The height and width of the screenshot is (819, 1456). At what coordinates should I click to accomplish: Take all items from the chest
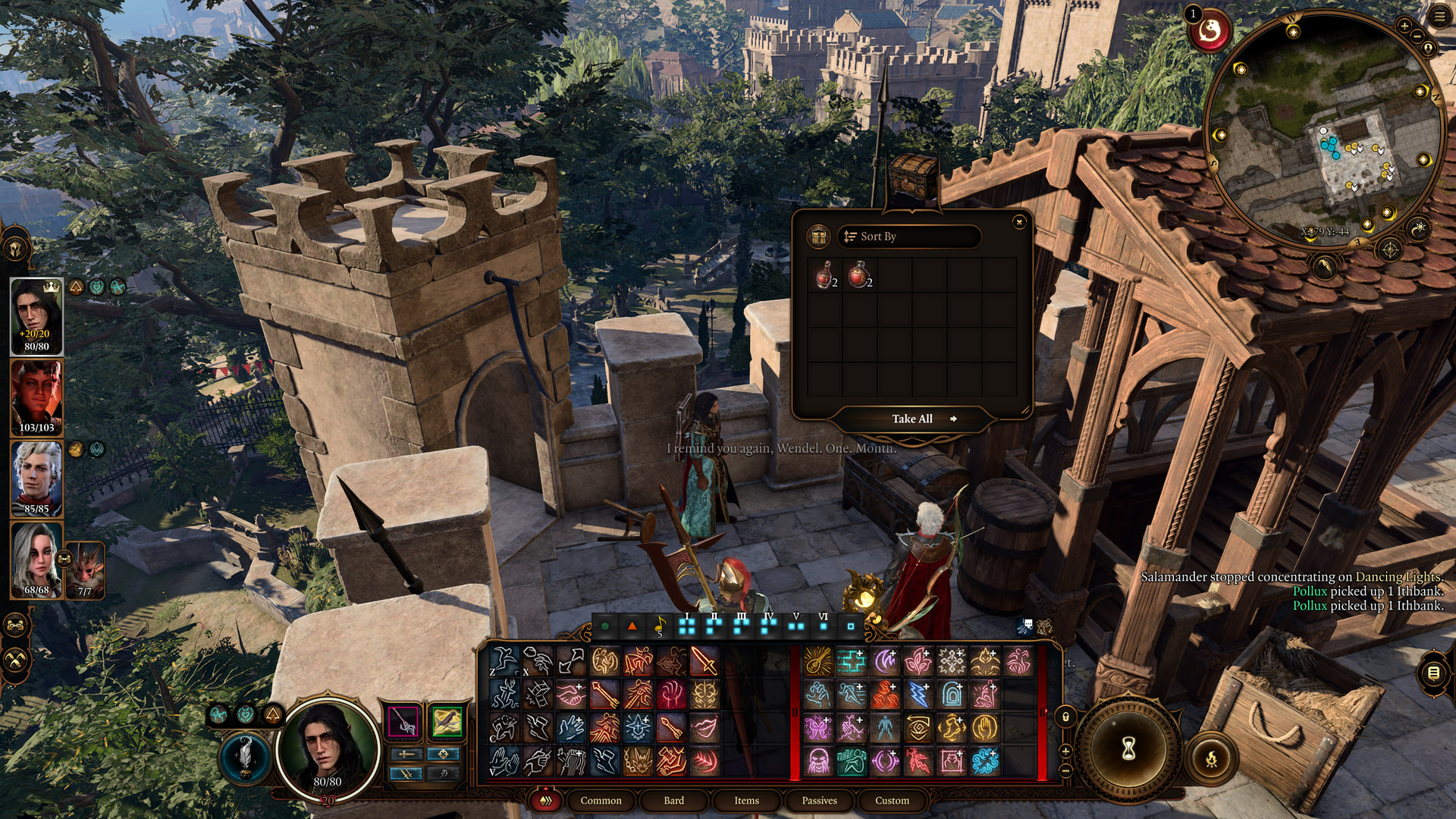912,419
